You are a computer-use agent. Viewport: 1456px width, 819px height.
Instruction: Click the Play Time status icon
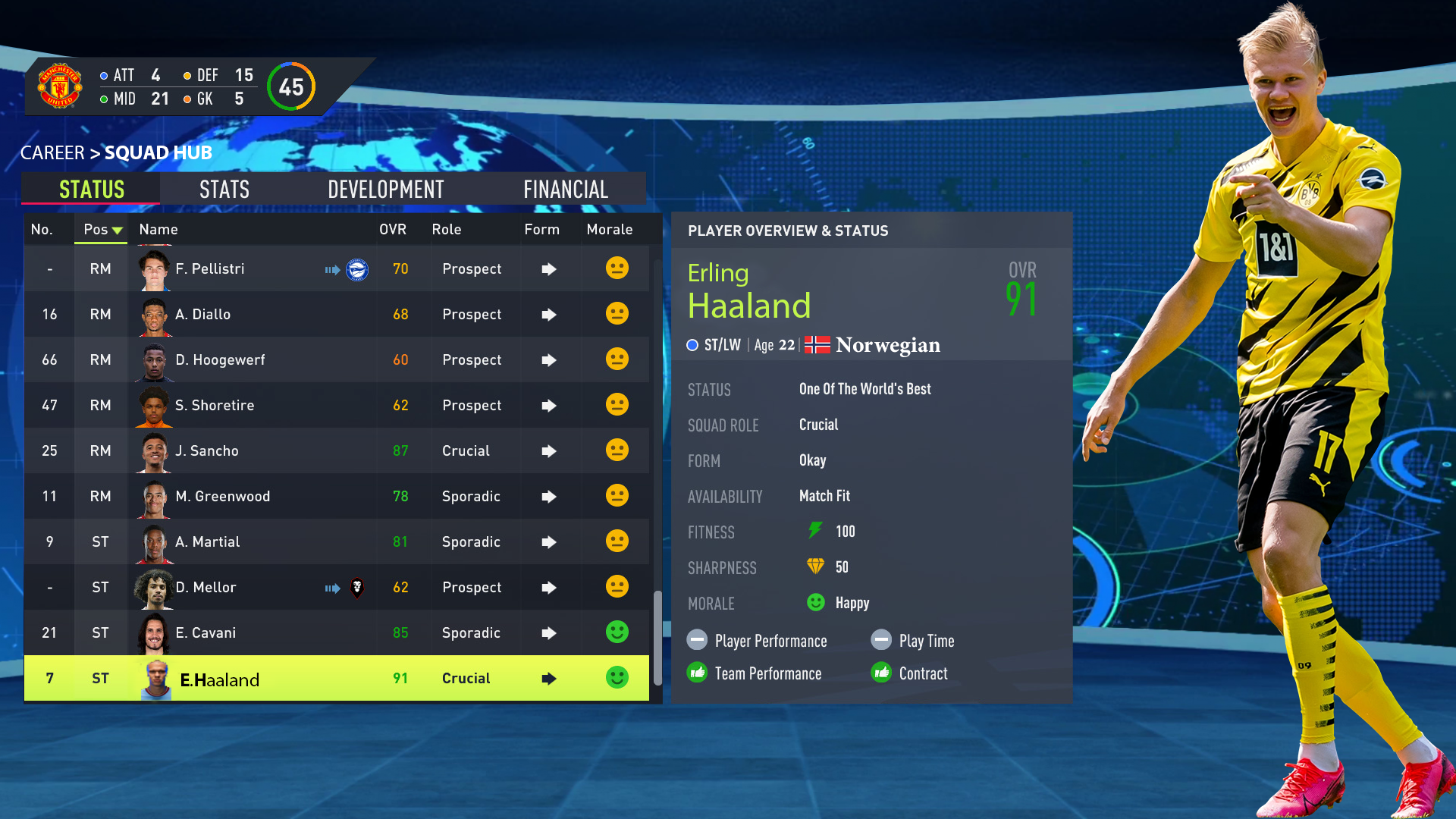click(x=882, y=640)
